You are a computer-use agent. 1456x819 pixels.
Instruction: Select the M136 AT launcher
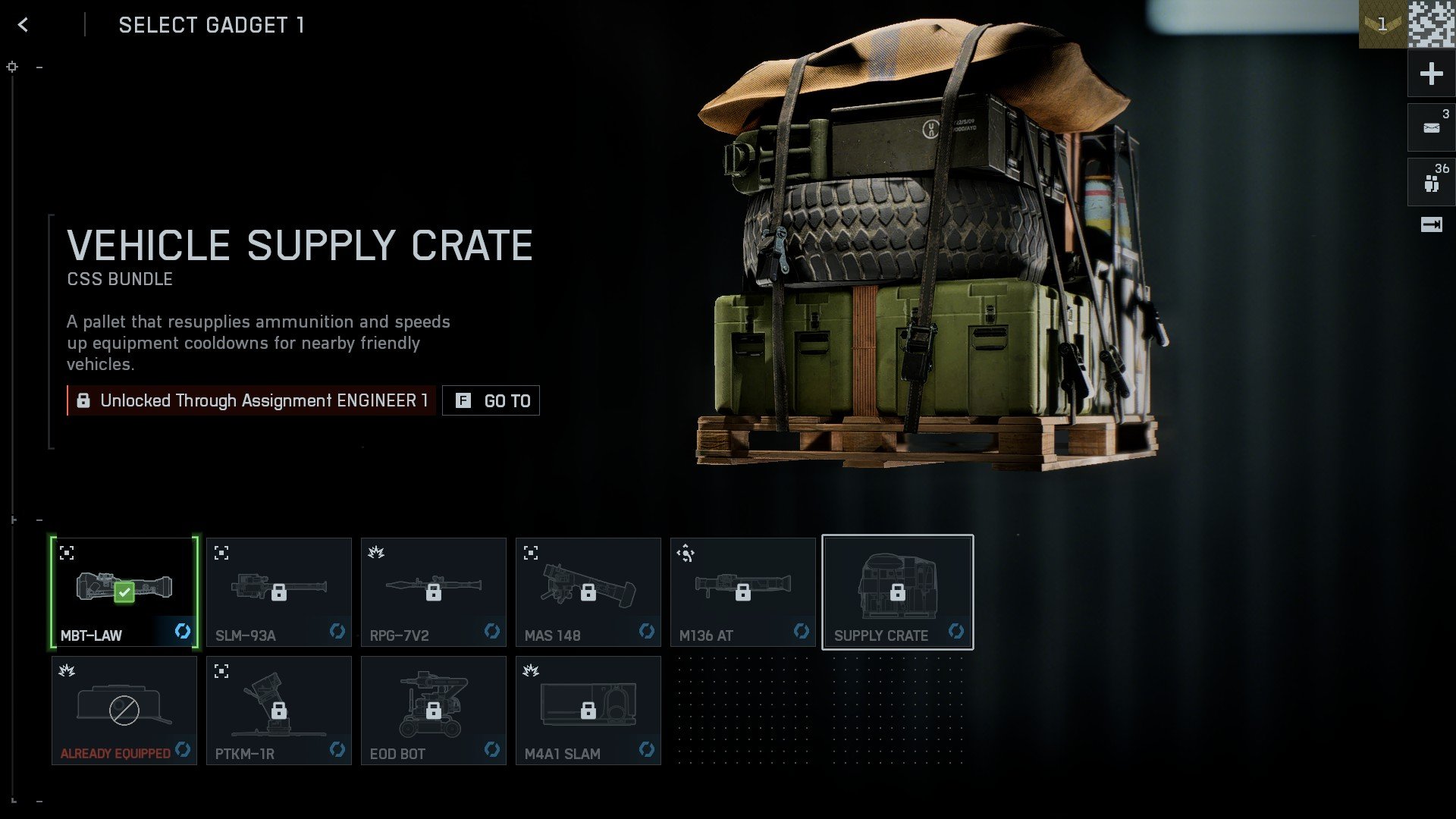(x=743, y=591)
